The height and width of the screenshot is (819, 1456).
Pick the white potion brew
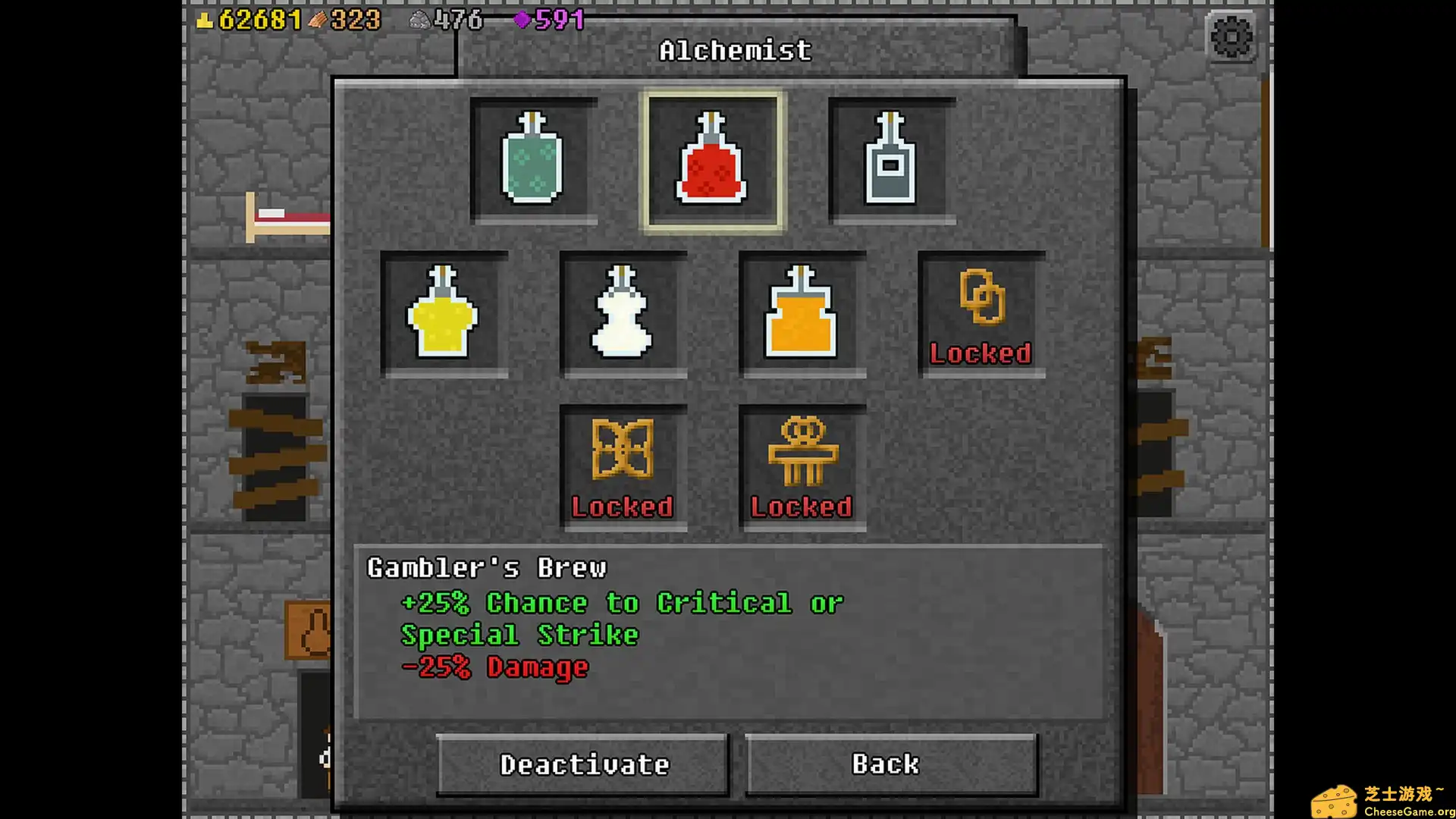[x=623, y=314]
